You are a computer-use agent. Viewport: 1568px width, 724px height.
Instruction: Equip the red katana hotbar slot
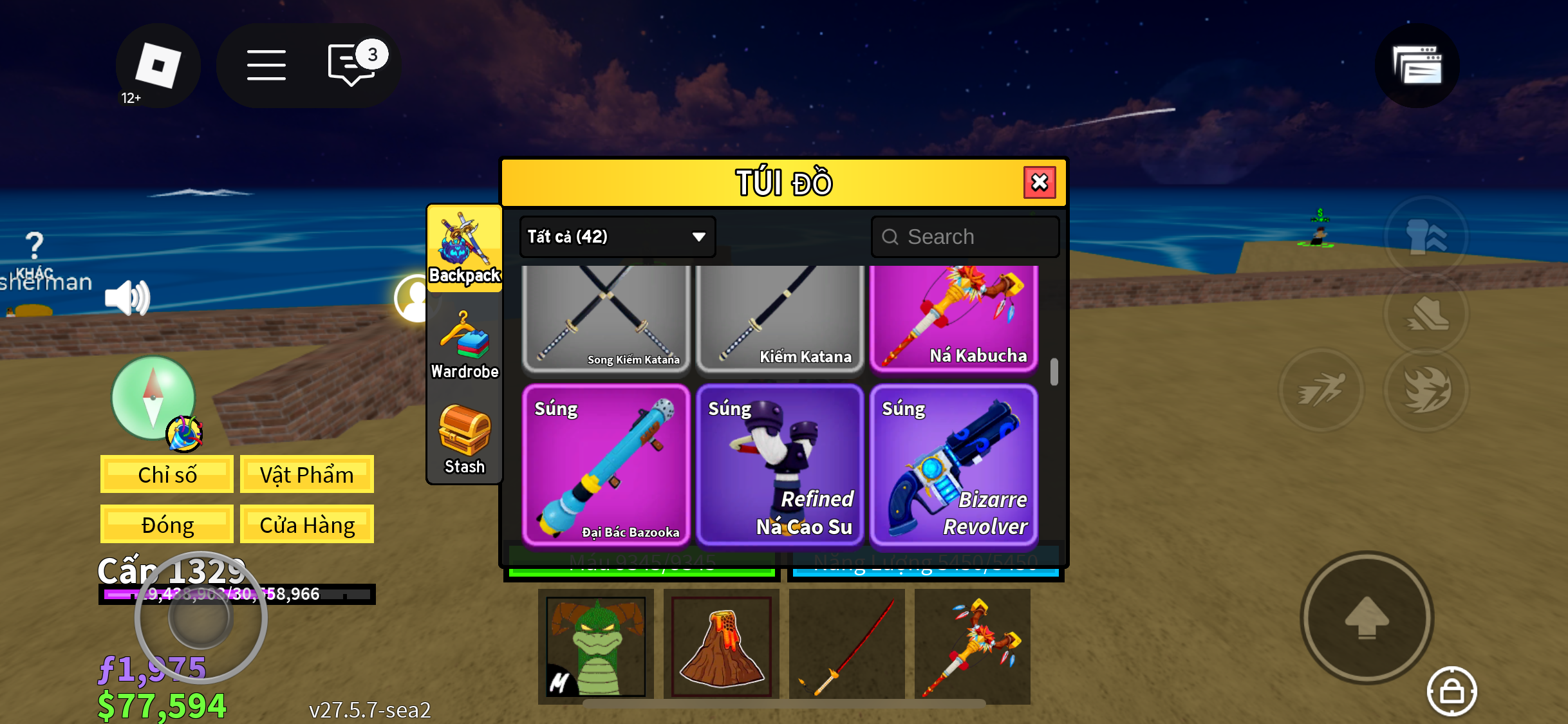(x=846, y=645)
